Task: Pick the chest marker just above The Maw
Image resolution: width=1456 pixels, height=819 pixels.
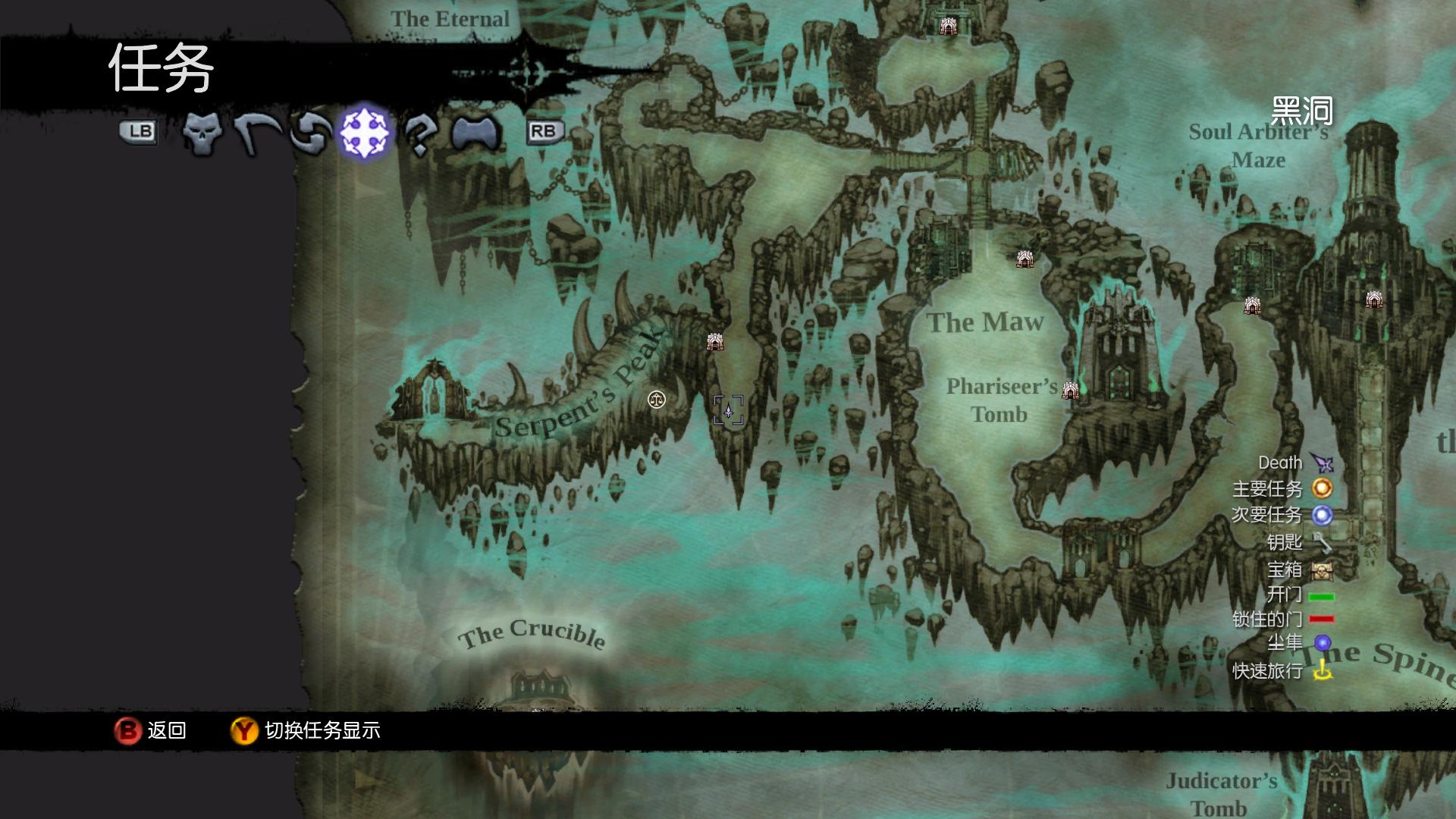Action: (x=1025, y=259)
